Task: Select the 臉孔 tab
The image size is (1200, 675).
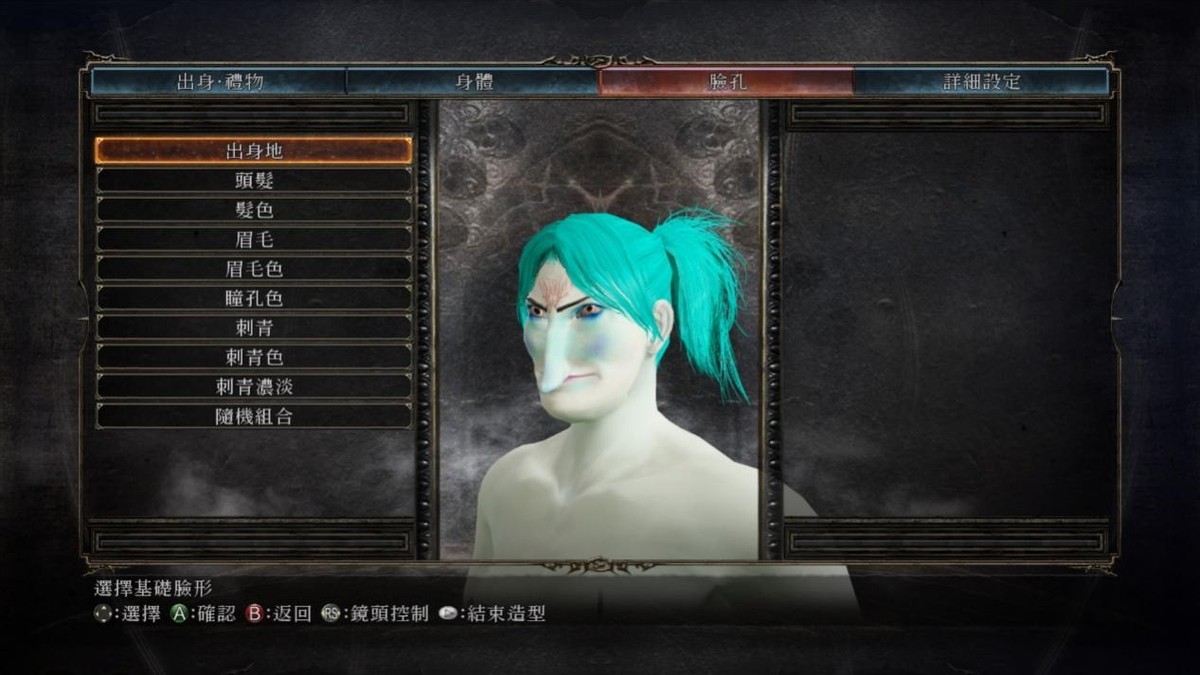Action: 726,82
